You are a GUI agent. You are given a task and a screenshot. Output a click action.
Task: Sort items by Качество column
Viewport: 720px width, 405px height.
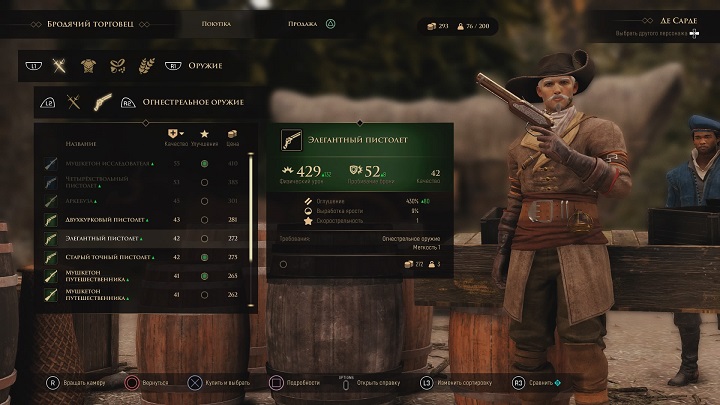point(177,138)
